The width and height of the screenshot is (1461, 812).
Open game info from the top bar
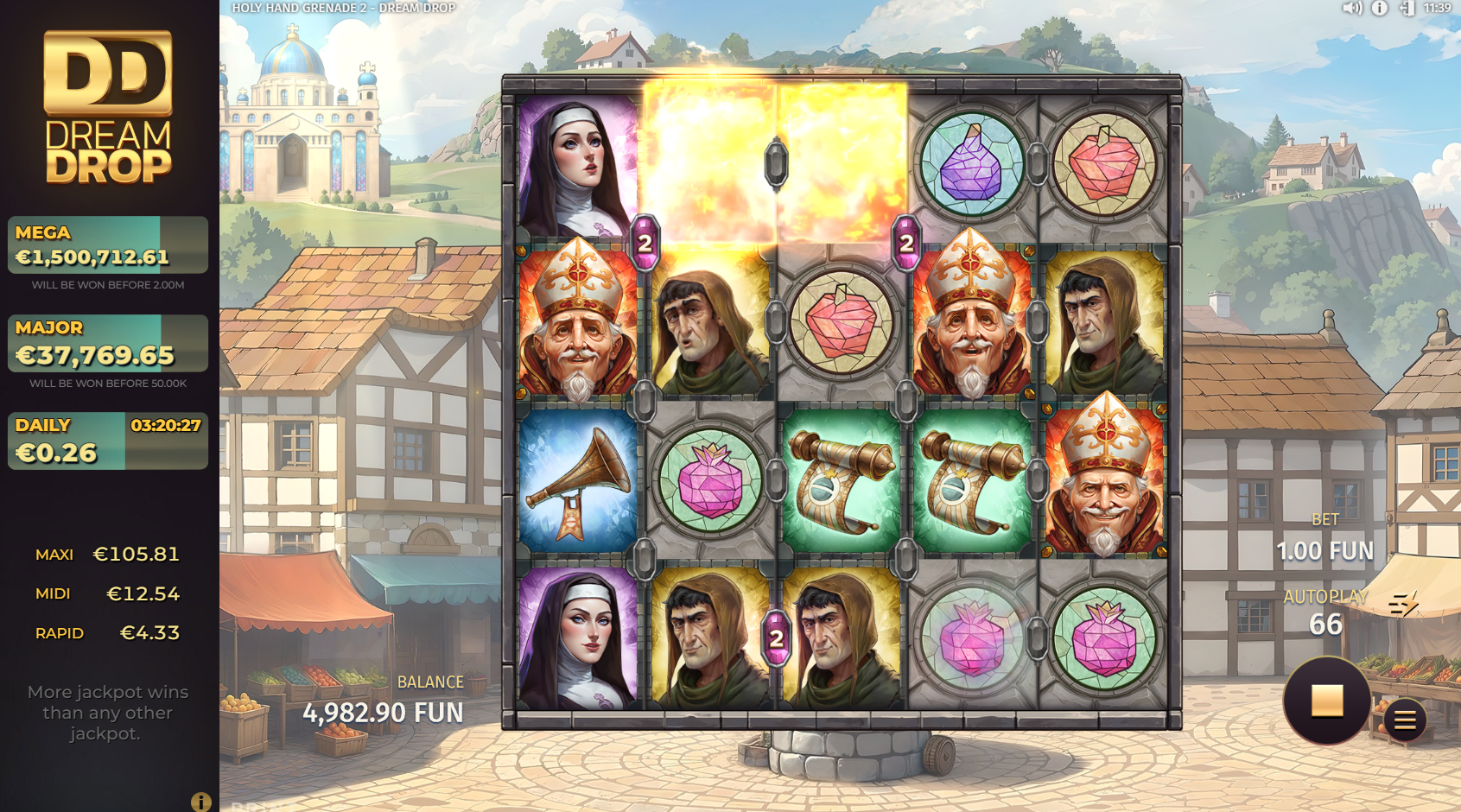tap(1380, 8)
